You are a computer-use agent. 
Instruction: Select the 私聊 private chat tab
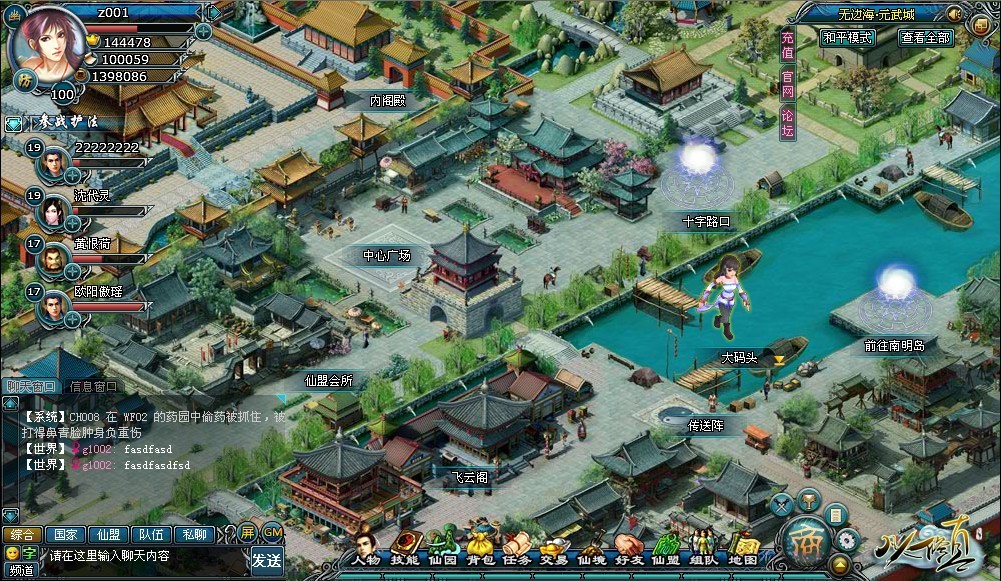193,534
